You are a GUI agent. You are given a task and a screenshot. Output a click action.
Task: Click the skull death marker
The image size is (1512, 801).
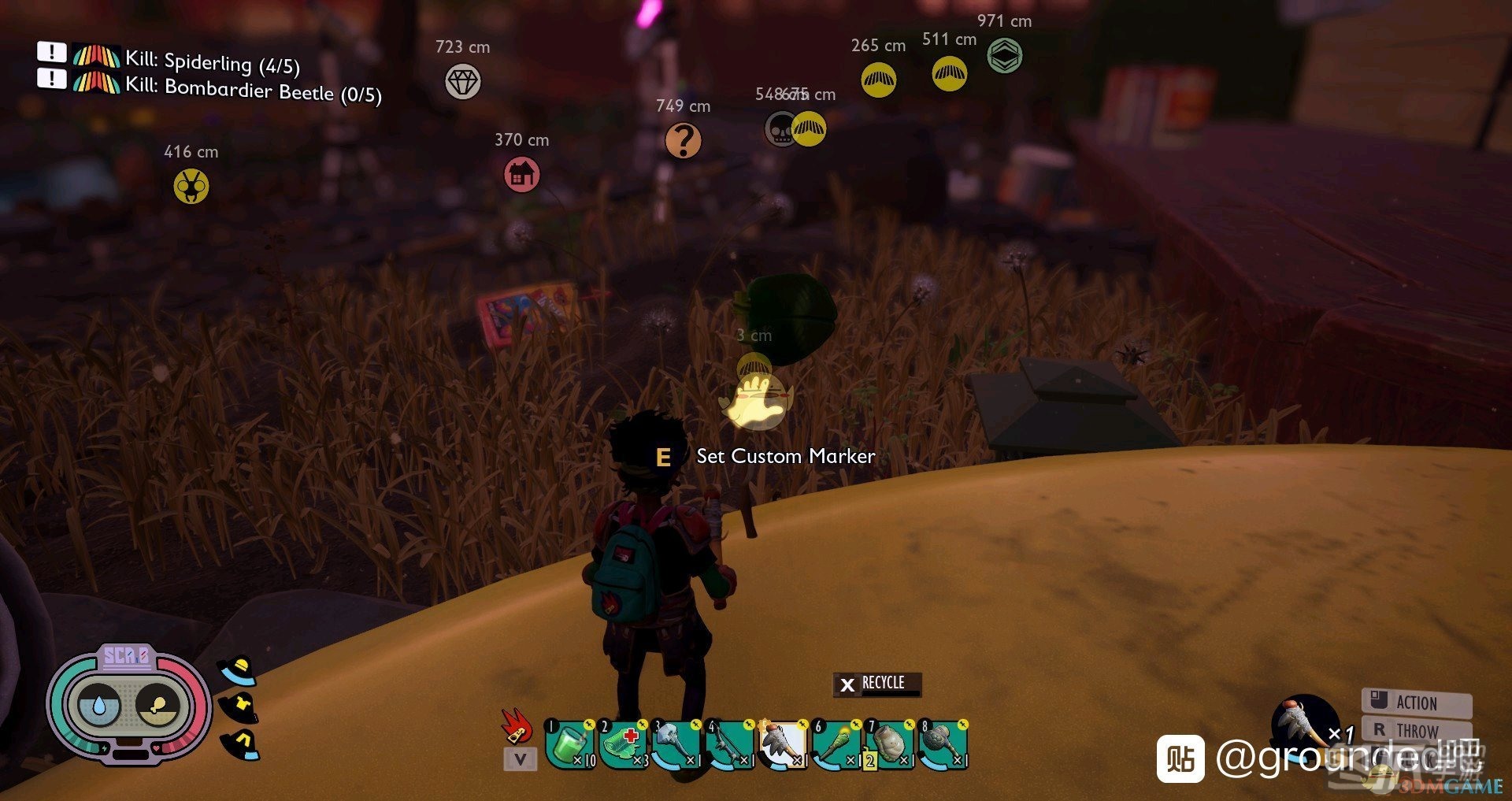(780, 129)
